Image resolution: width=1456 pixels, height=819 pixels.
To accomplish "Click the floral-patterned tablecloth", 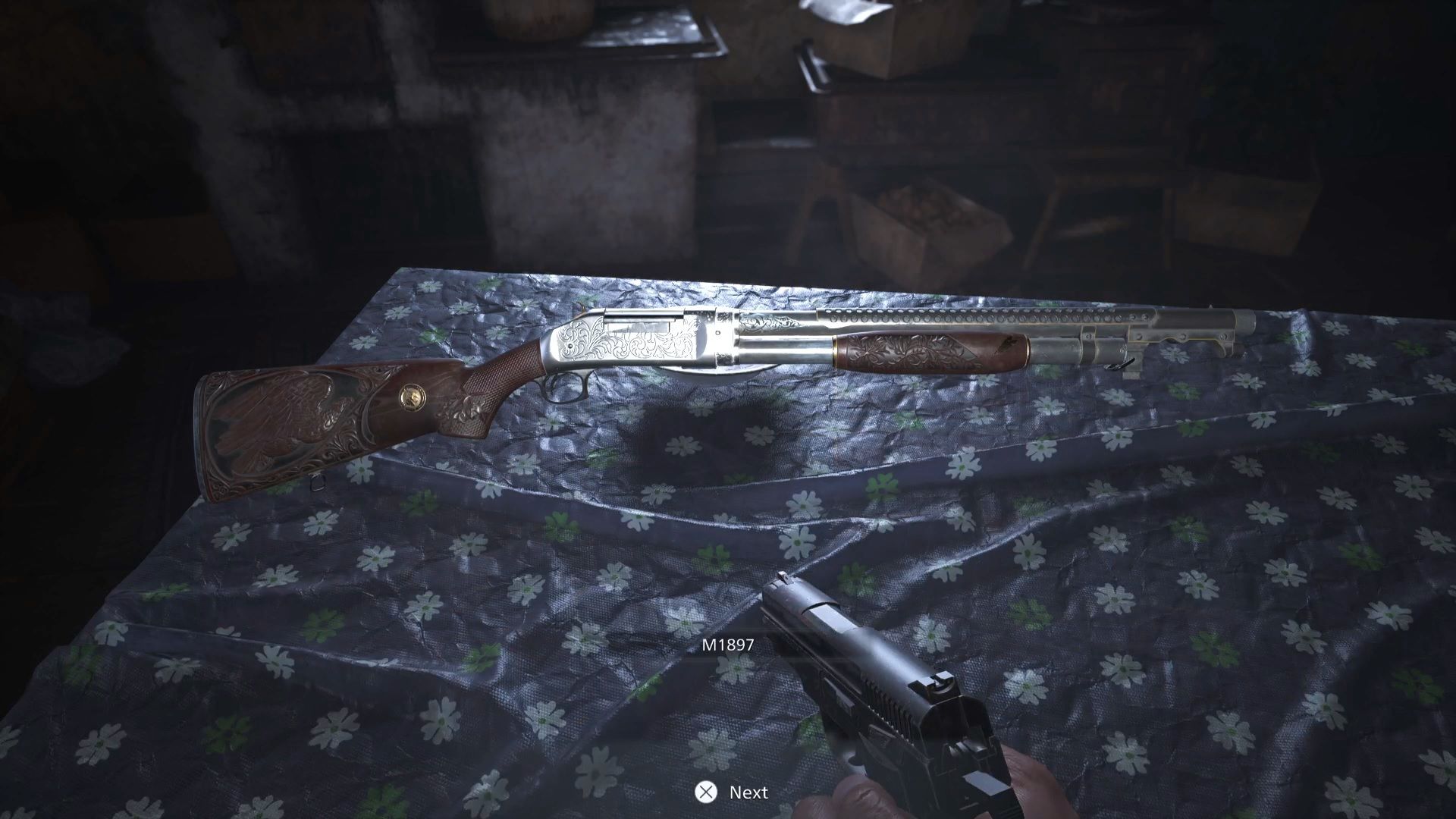I will click(x=455, y=607).
